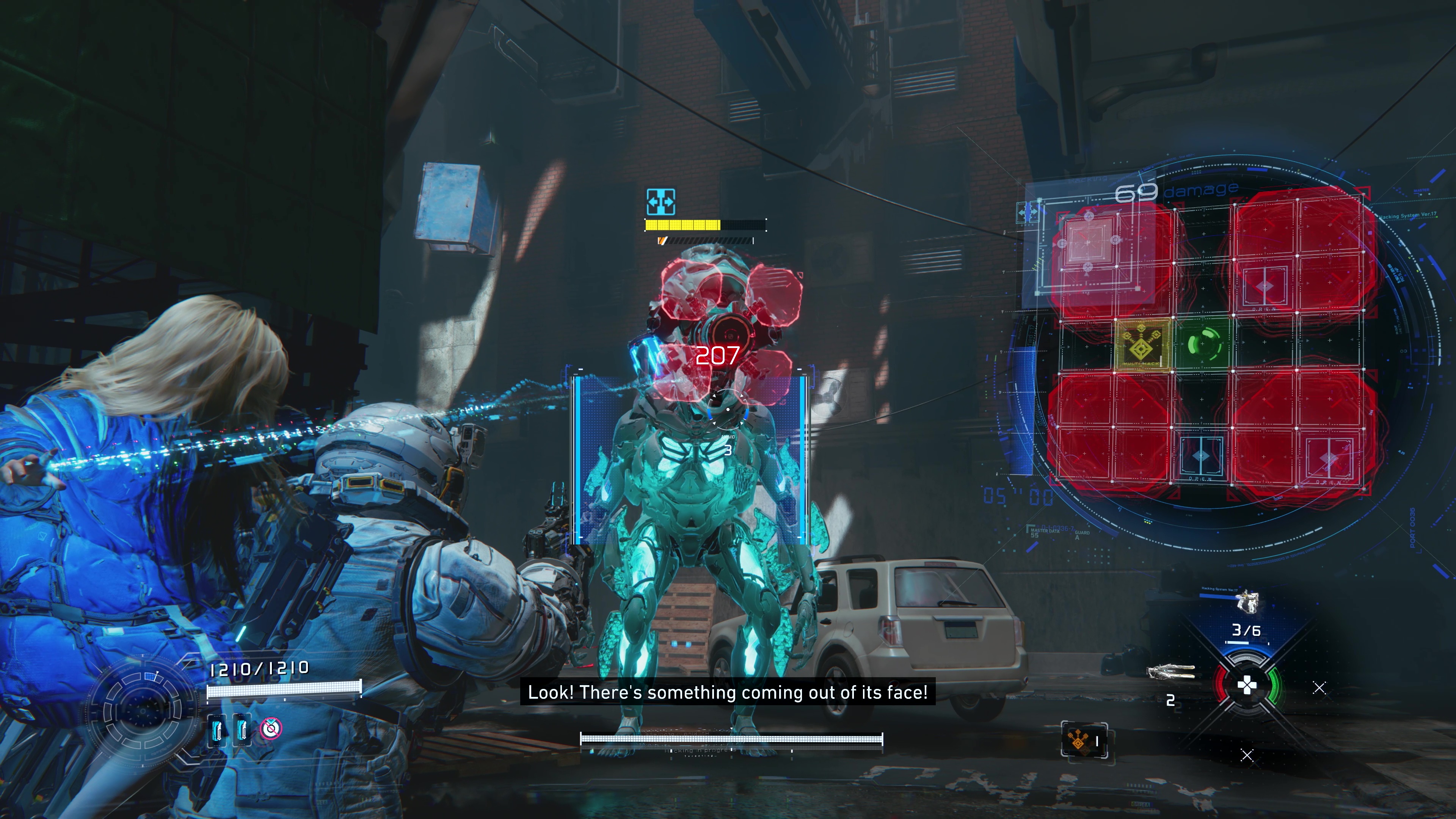Activate the orange Multi-Hack item counter

(1084, 741)
